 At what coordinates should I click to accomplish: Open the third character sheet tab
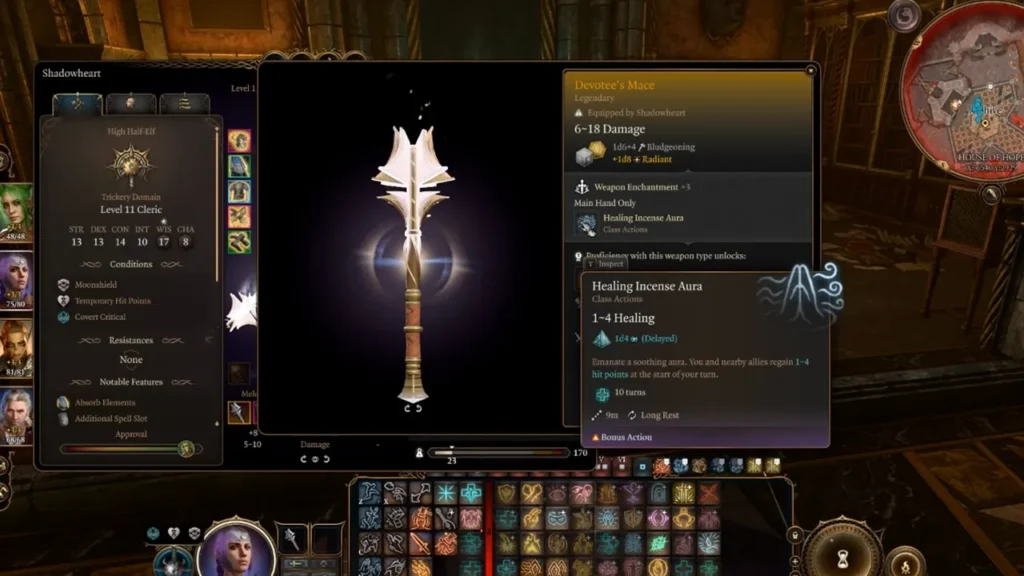tap(184, 104)
